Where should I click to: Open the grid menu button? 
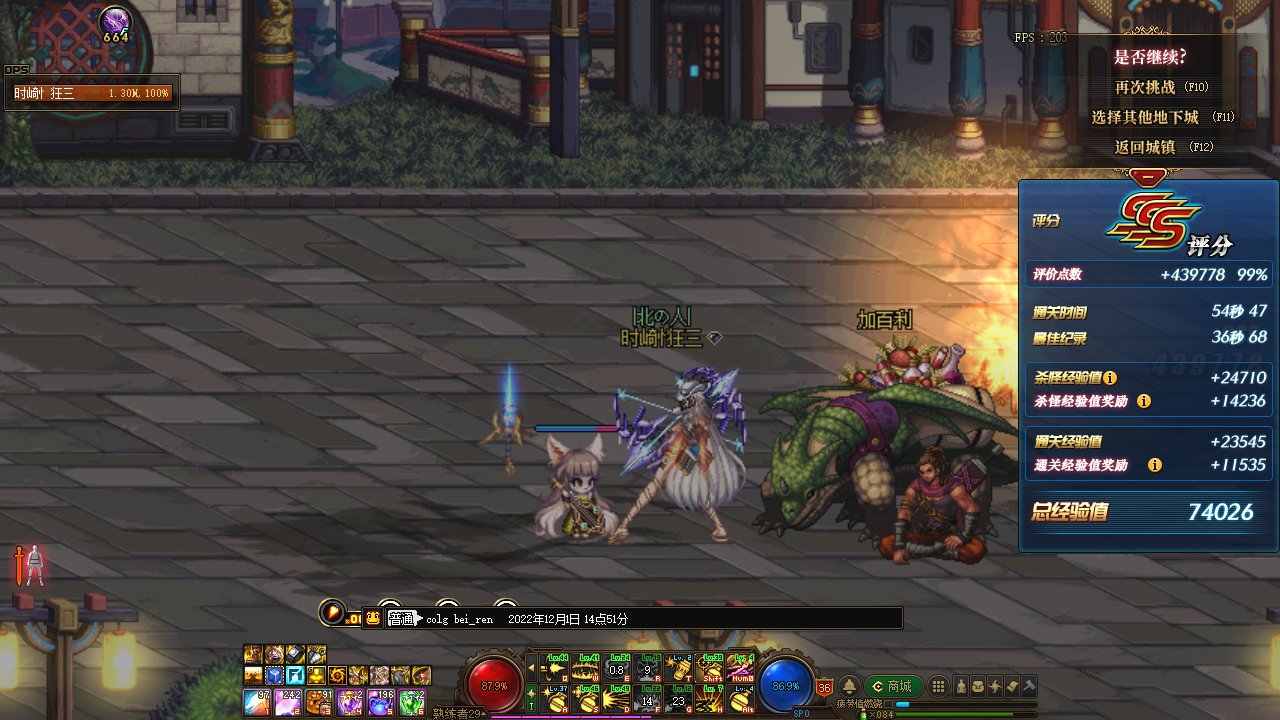[938, 687]
